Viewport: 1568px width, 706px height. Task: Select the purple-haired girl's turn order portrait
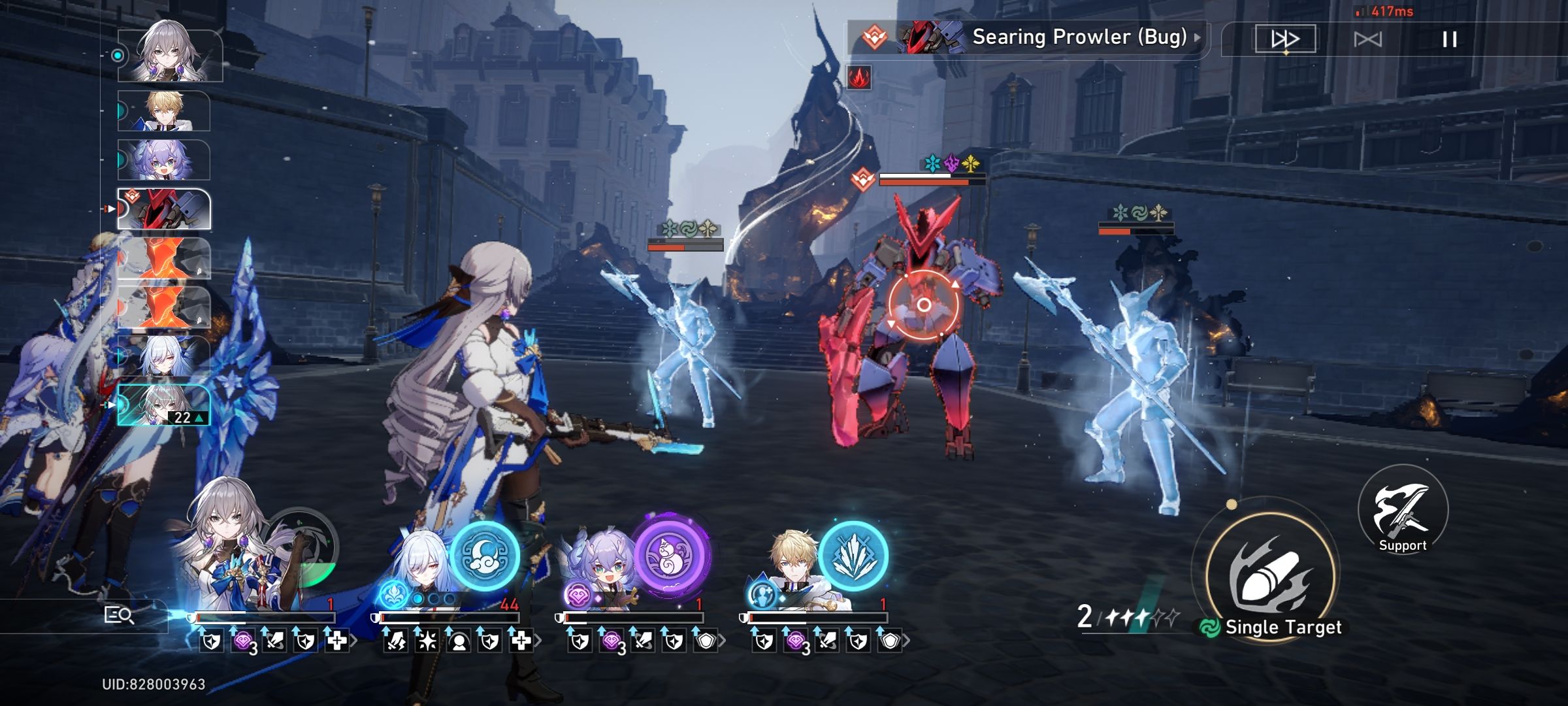click(x=165, y=160)
